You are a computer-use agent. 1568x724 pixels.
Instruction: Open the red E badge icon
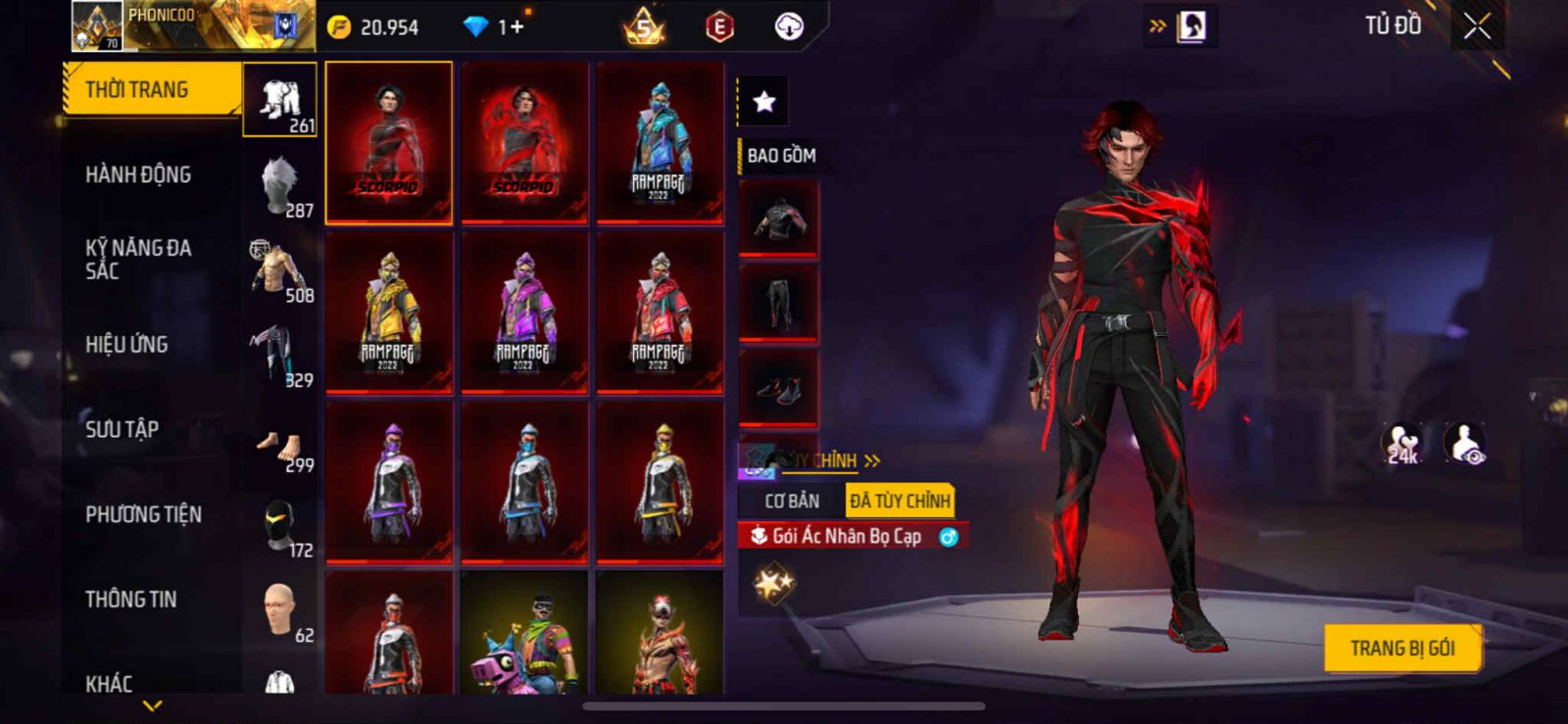coord(719,27)
